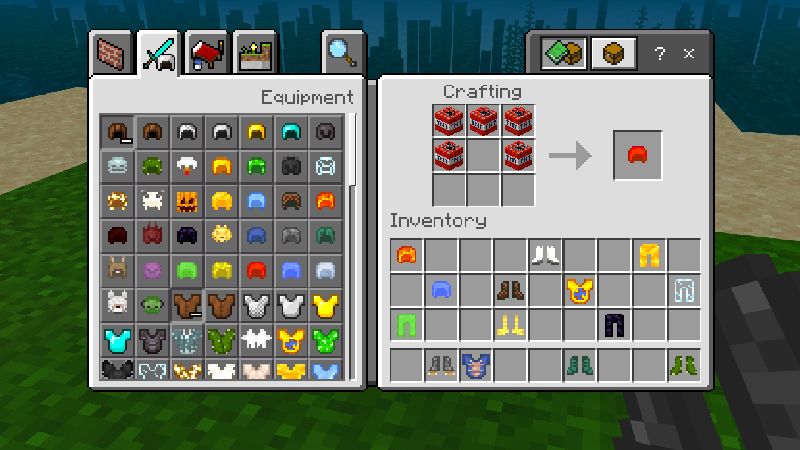Open the magnifying glass search tab
800x450 pixels.
pos(341,51)
